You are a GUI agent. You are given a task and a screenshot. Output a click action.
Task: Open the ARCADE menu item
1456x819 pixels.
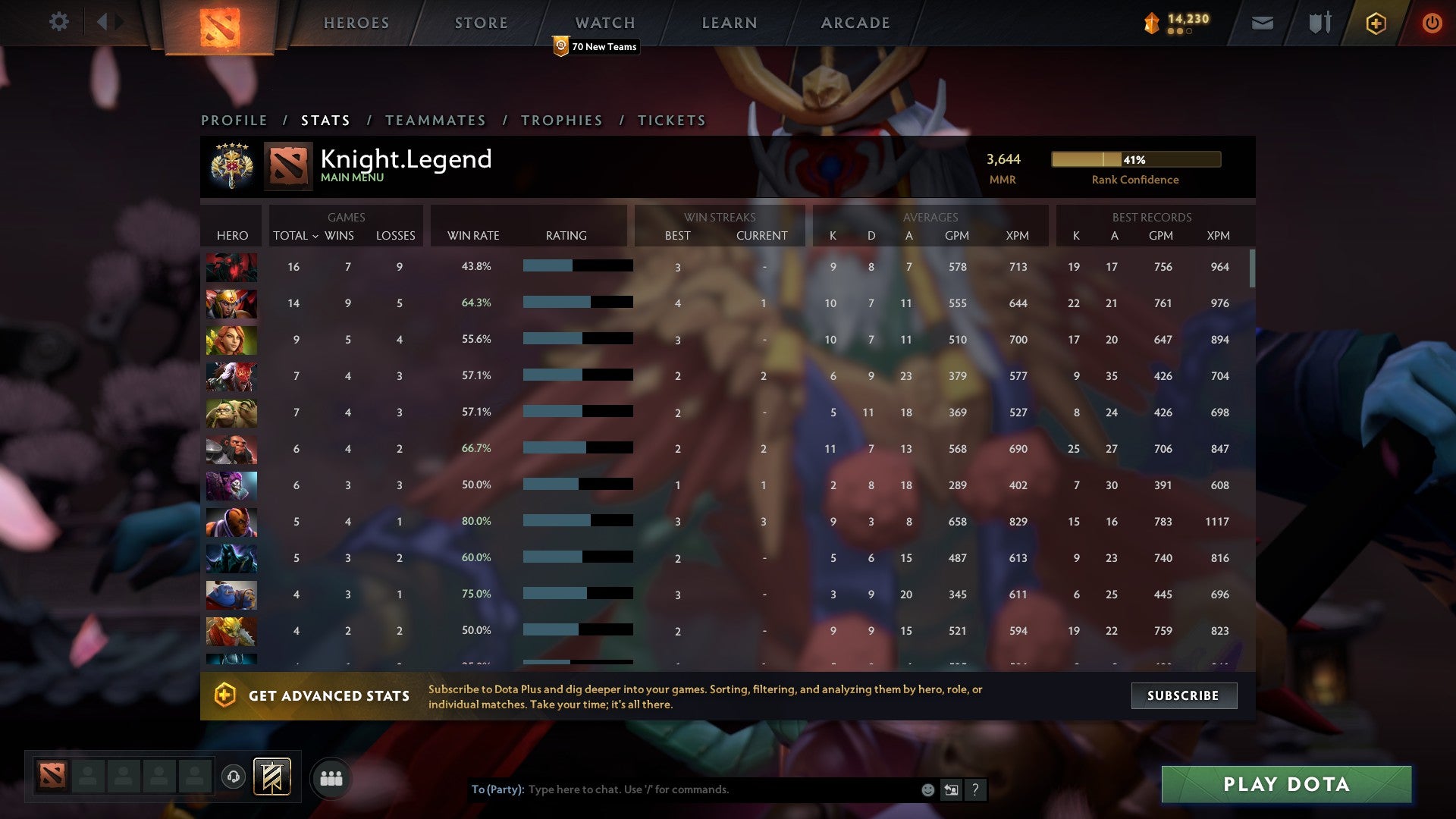[x=855, y=23]
